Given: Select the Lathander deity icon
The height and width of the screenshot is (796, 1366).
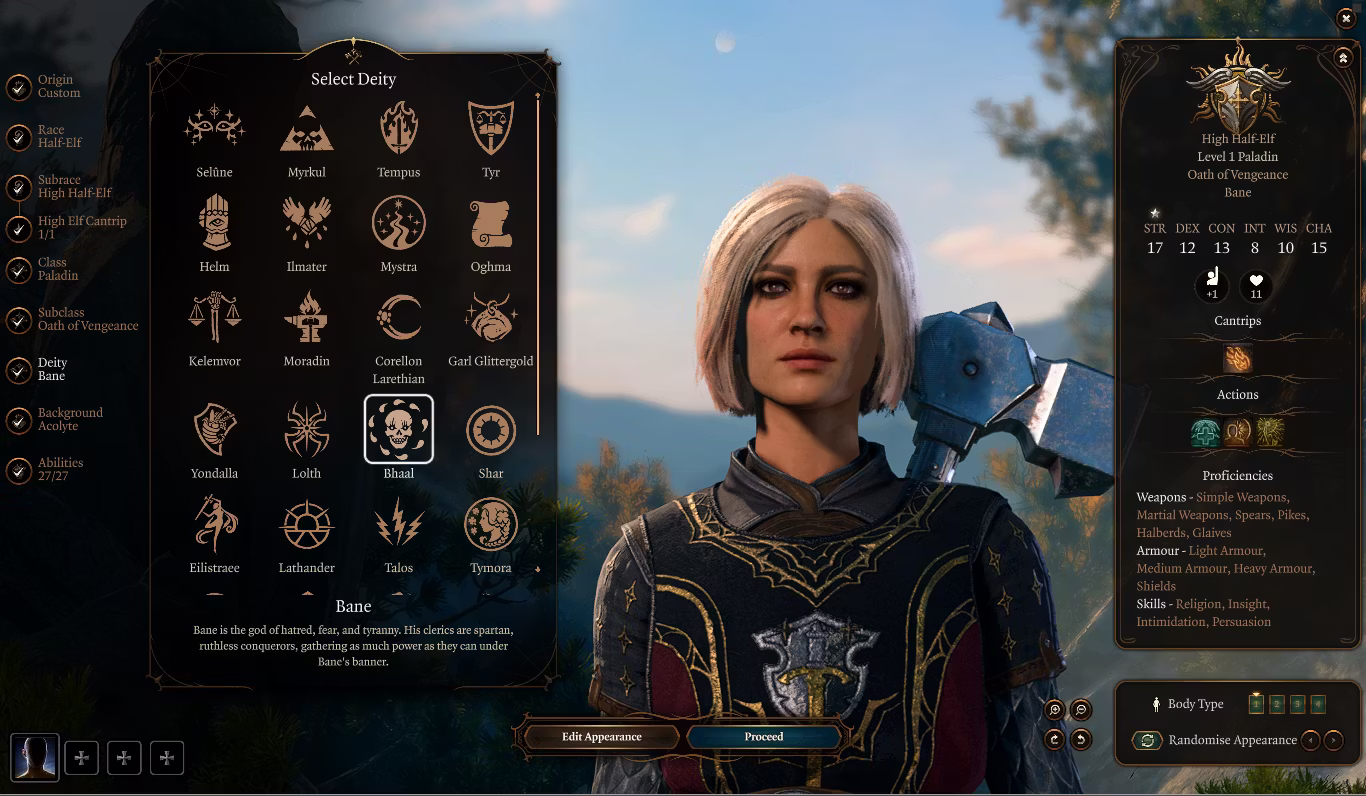Looking at the screenshot, I should tap(306, 524).
